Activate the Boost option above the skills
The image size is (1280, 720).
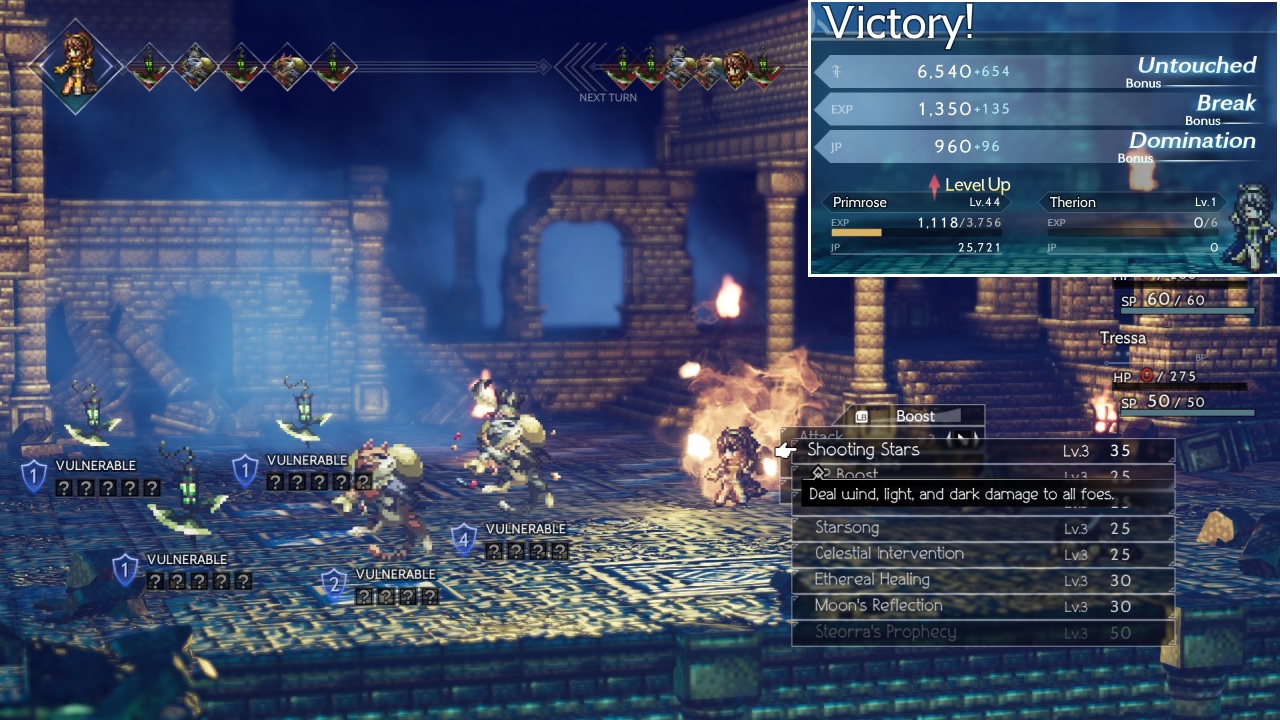coord(915,416)
